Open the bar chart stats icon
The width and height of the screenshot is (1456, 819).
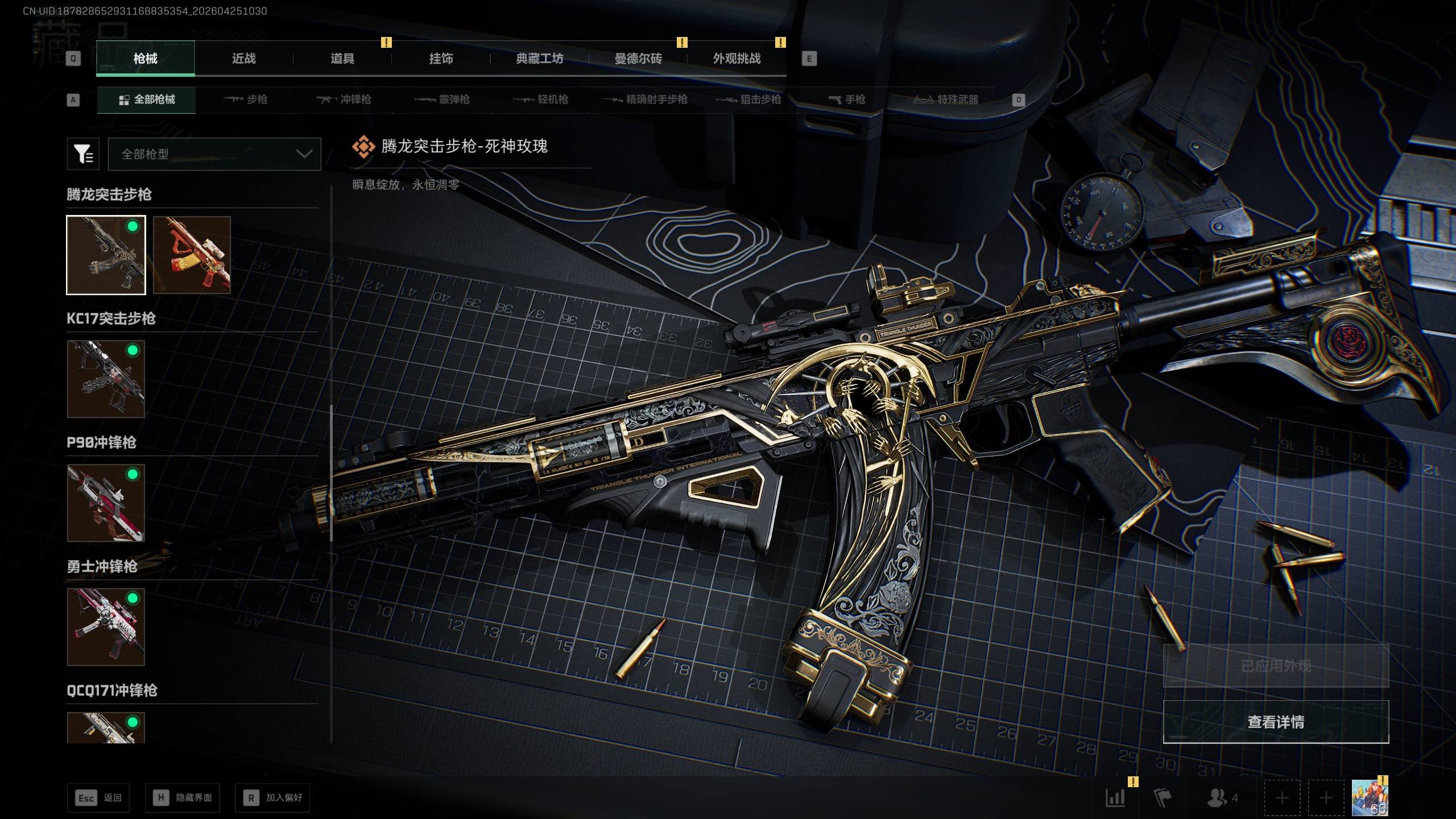point(1115,797)
